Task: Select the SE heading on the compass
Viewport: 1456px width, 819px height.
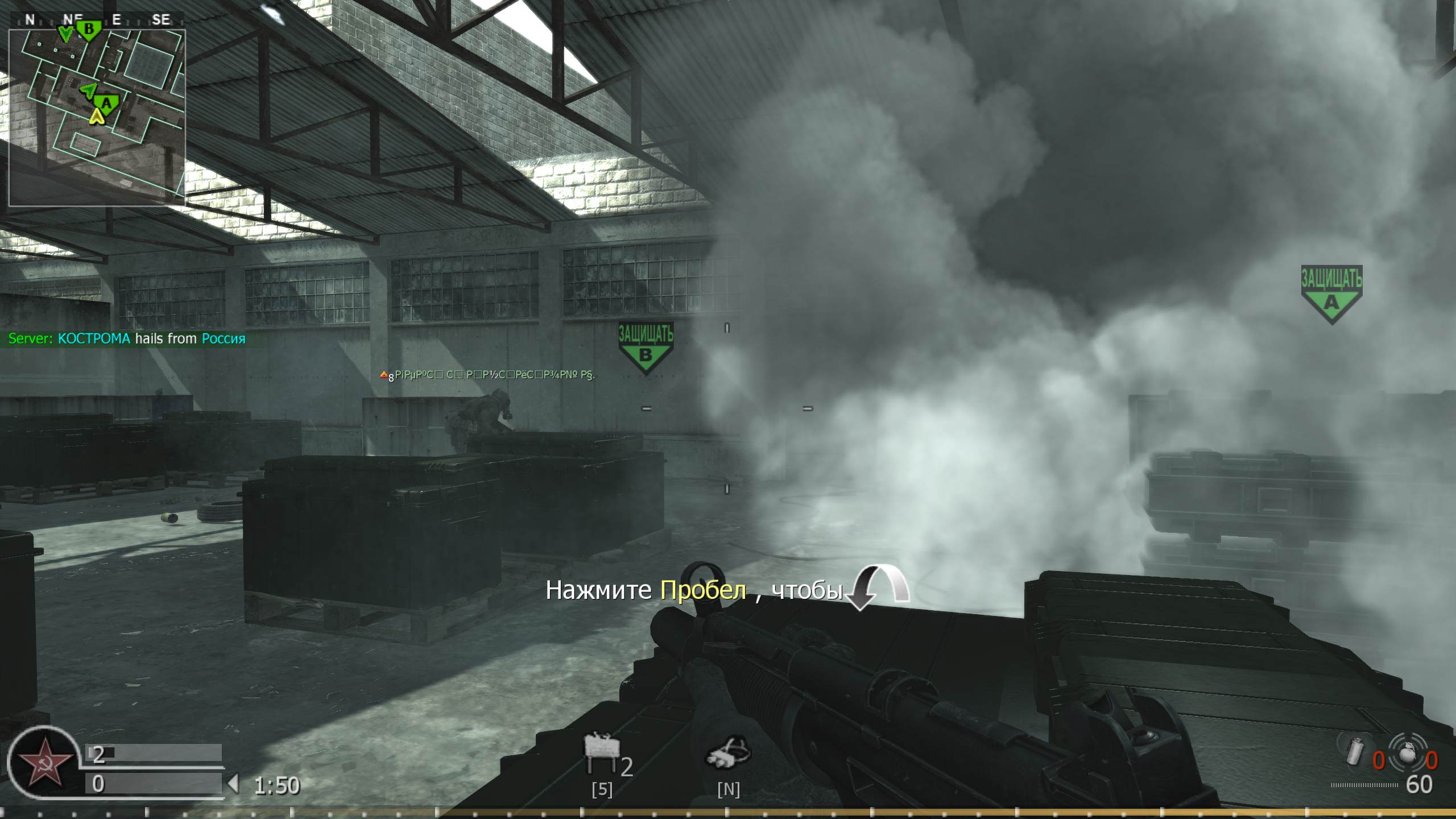Action: point(161,19)
